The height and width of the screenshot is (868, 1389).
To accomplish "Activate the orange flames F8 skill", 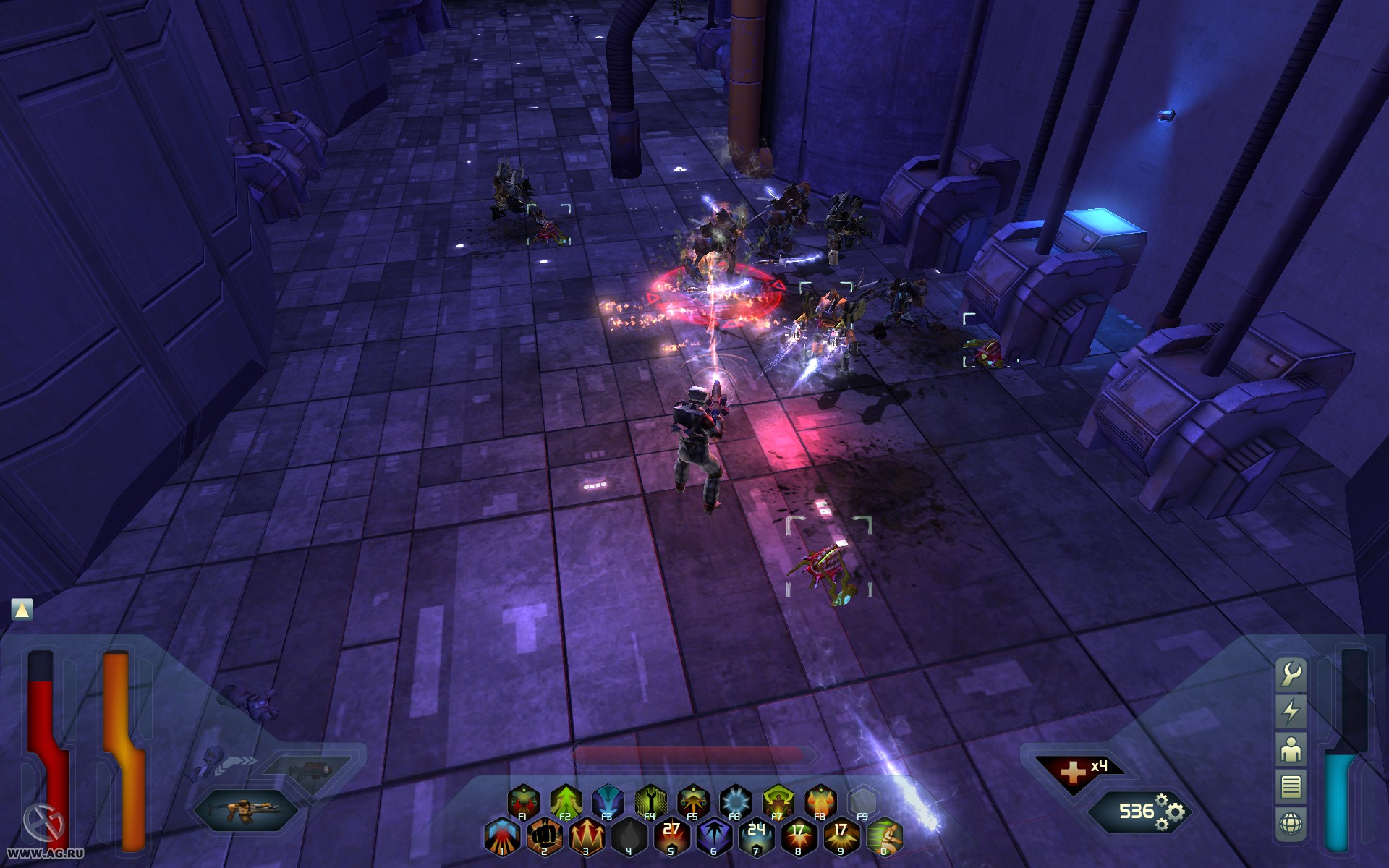I will [820, 801].
